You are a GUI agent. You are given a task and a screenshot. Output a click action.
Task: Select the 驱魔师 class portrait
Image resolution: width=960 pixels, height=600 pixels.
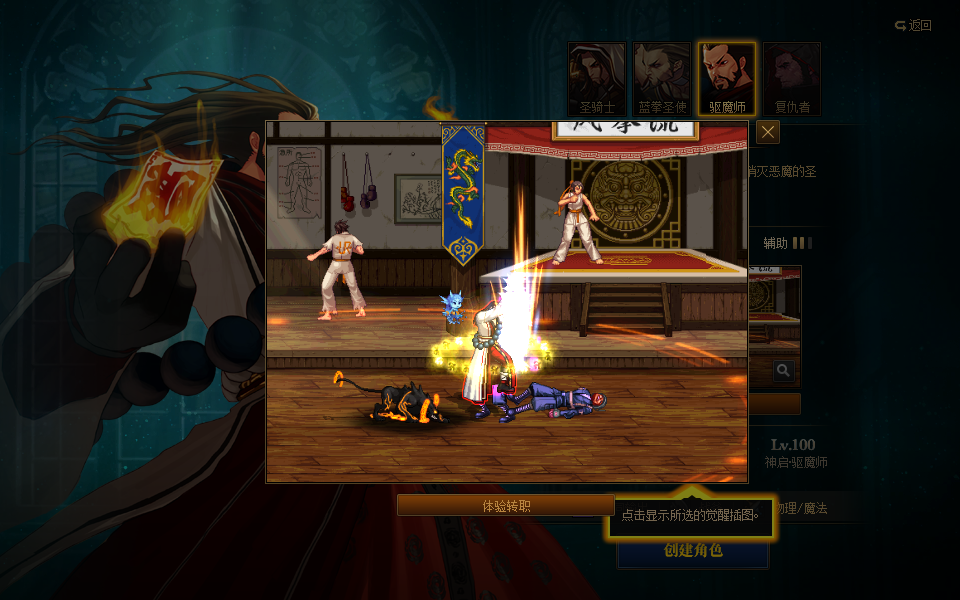(x=727, y=78)
